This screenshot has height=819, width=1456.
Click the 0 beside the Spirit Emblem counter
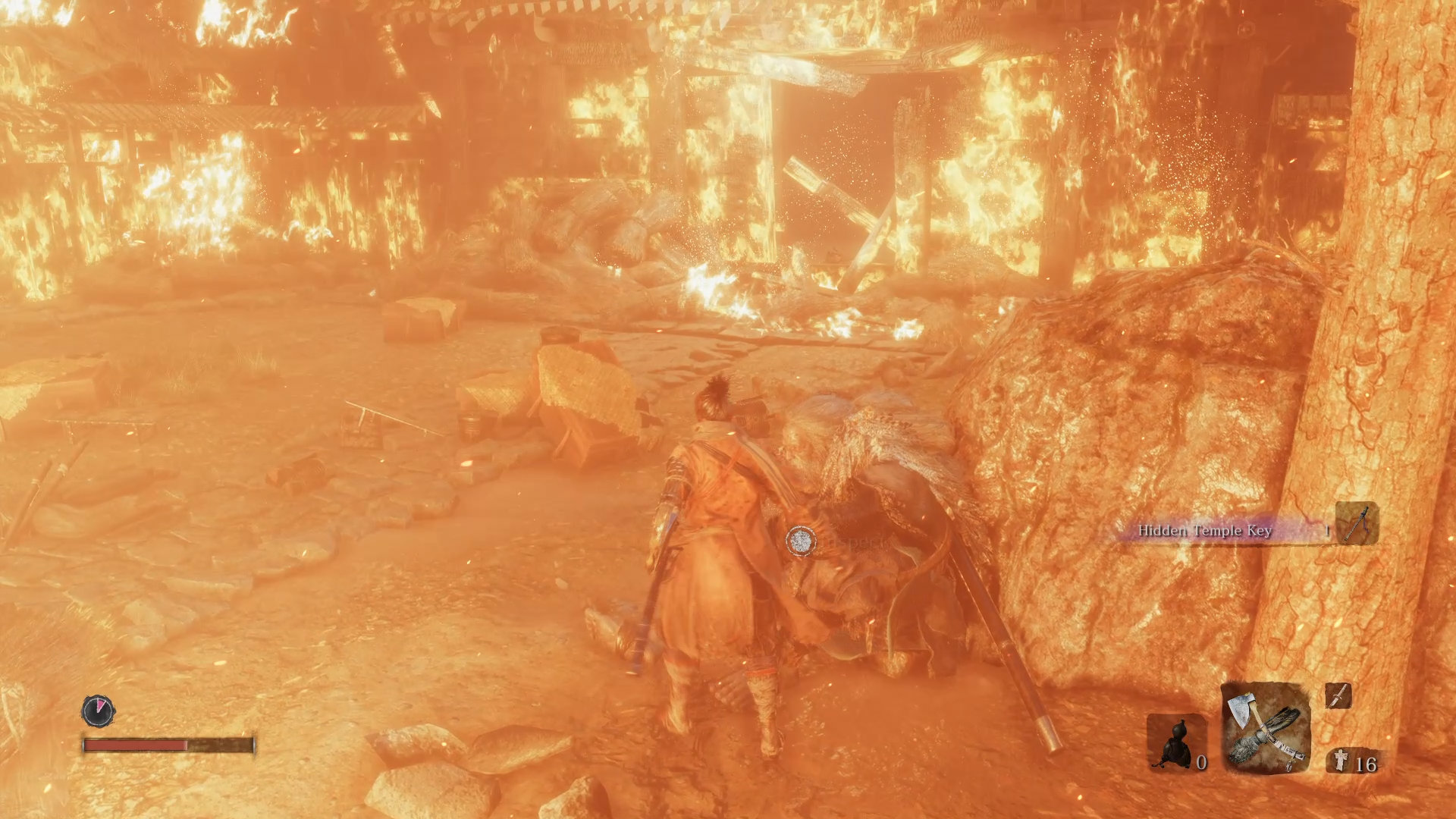point(1202,762)
